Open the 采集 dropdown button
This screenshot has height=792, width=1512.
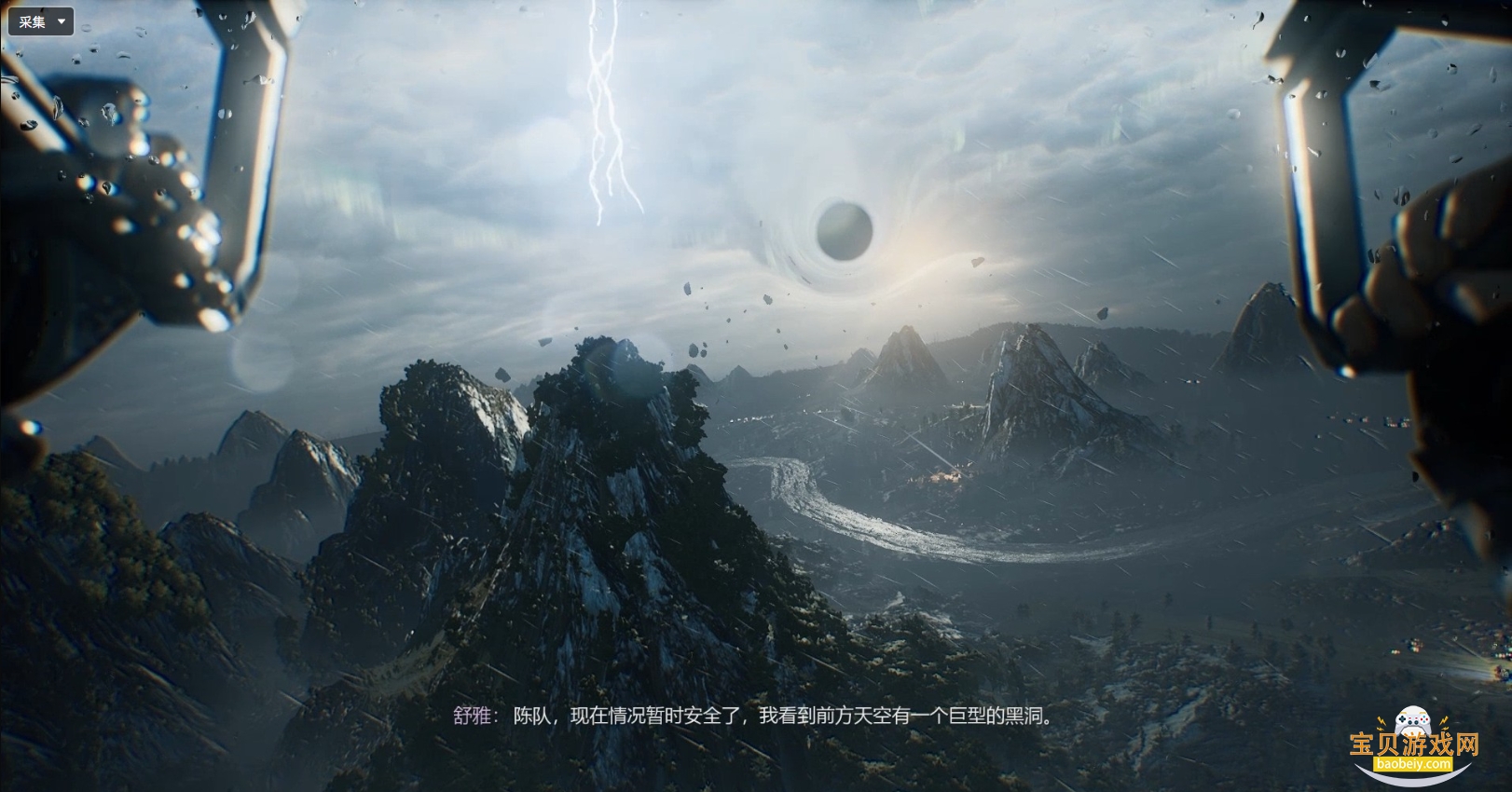click(x=41, y=21)
